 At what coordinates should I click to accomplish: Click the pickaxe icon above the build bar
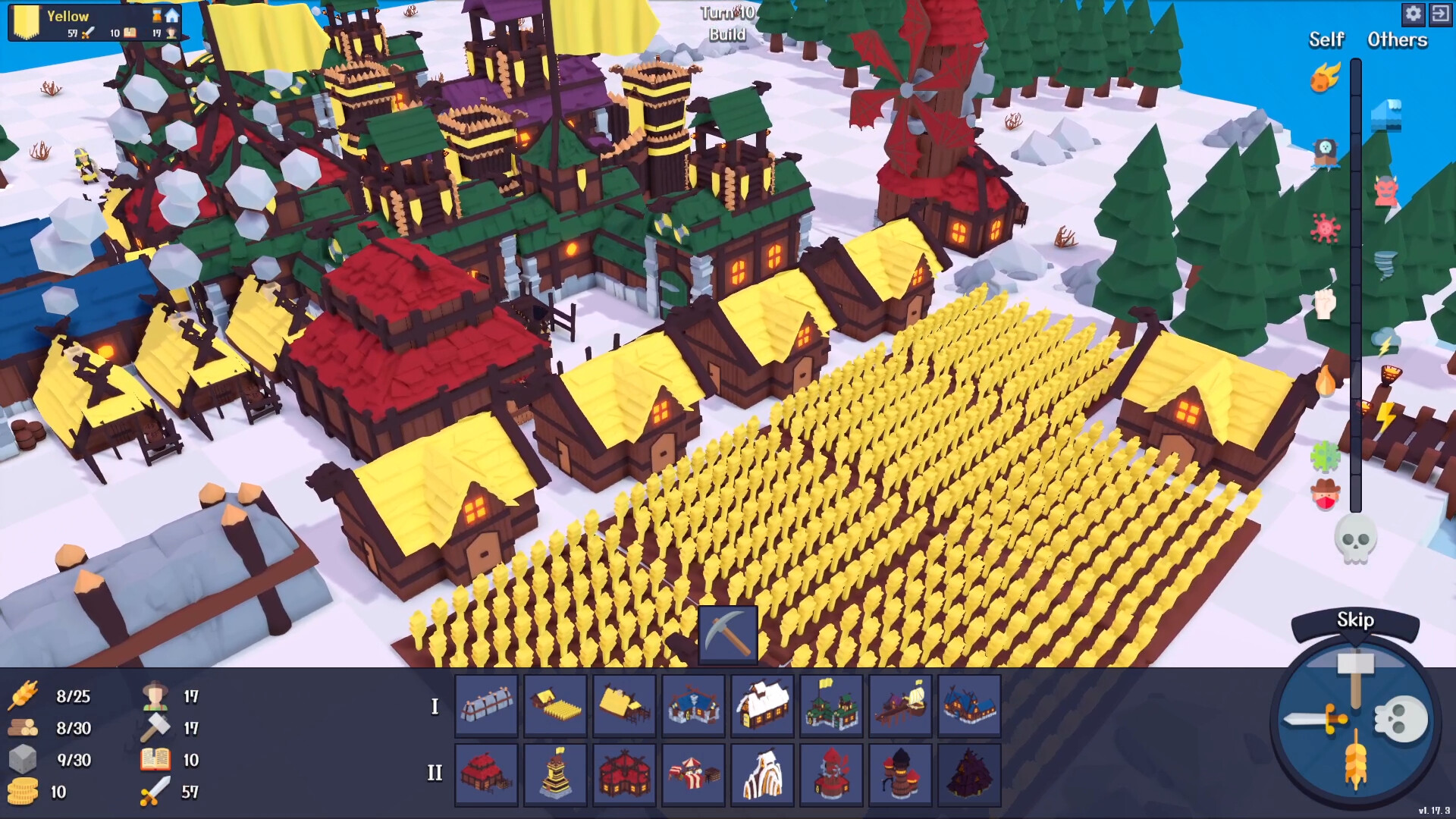tap(726, 634)
